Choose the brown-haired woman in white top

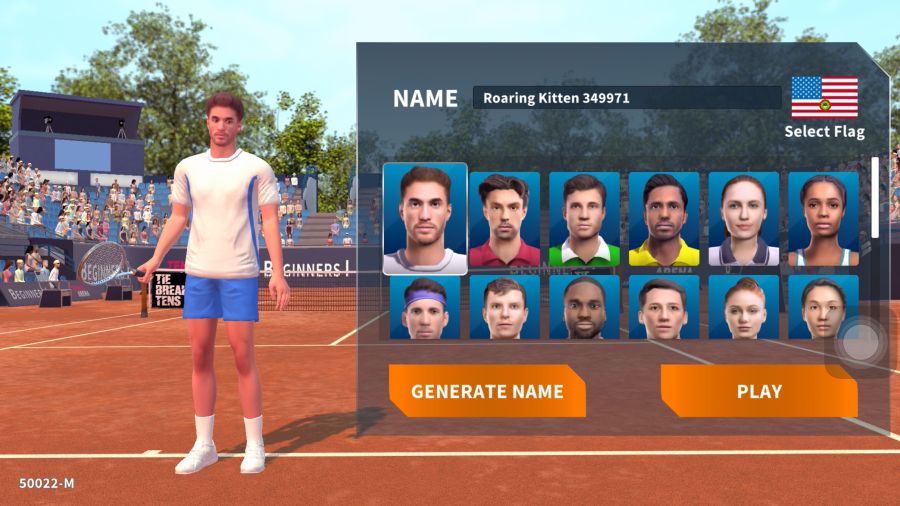click(x=744, y=219)
